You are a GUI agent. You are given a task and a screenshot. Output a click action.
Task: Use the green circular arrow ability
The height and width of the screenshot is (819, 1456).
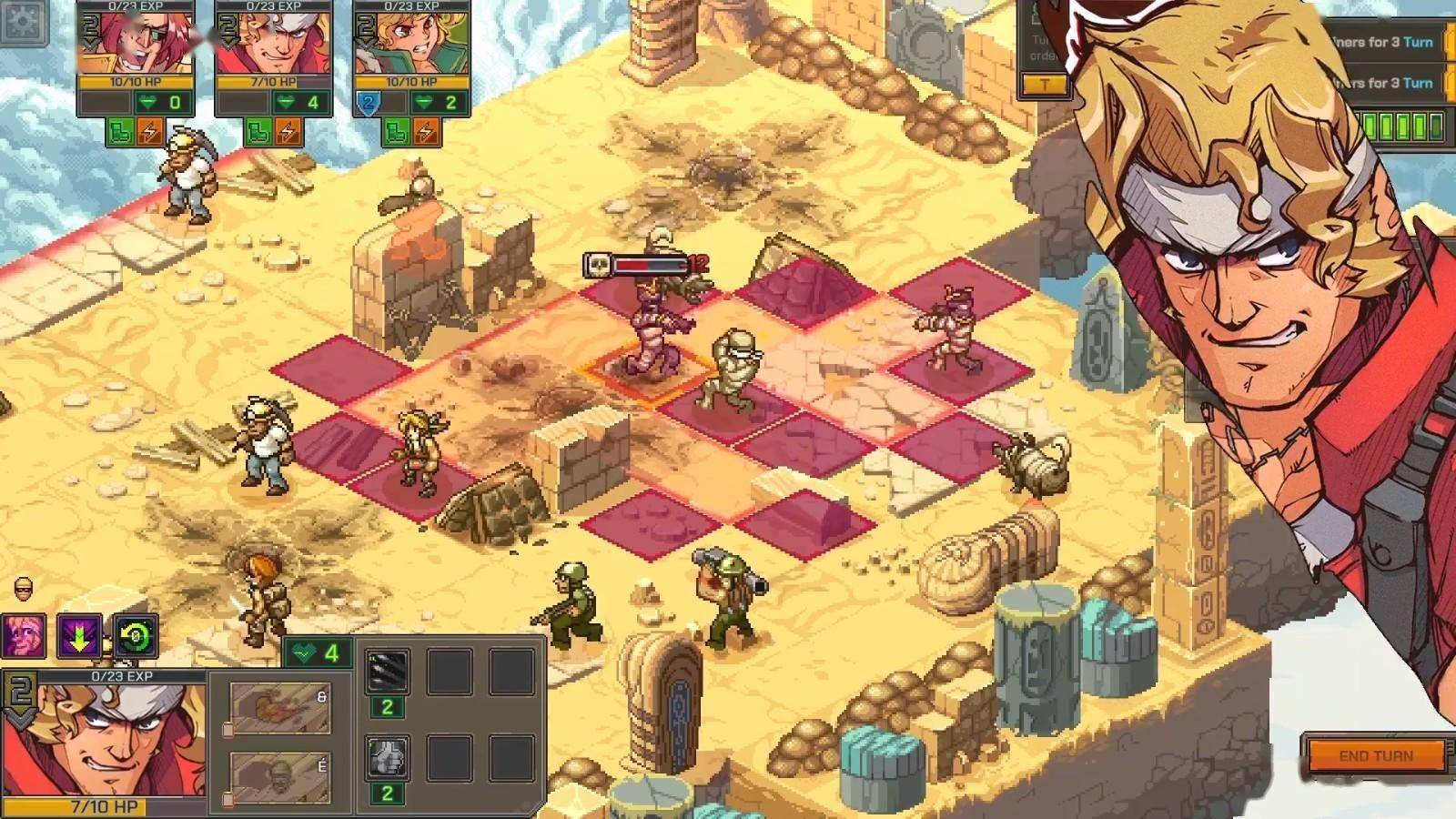coord(136,635)
